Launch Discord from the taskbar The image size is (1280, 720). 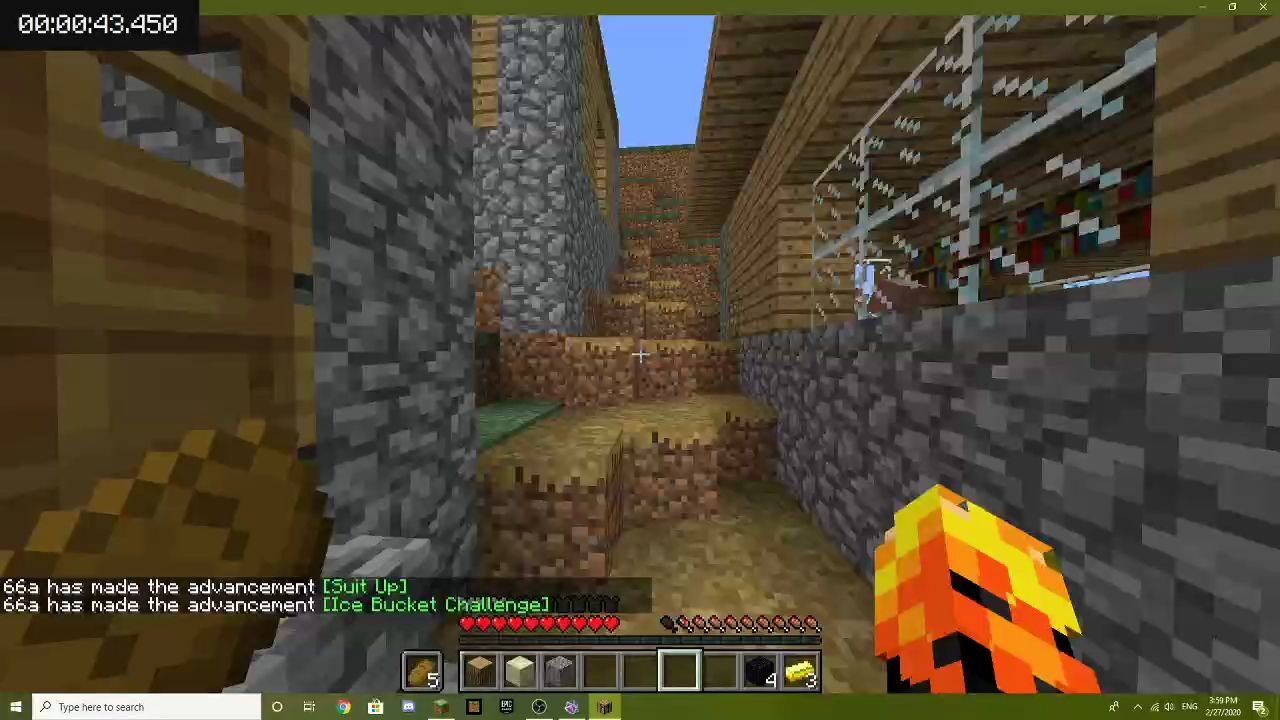pos(409,707)
